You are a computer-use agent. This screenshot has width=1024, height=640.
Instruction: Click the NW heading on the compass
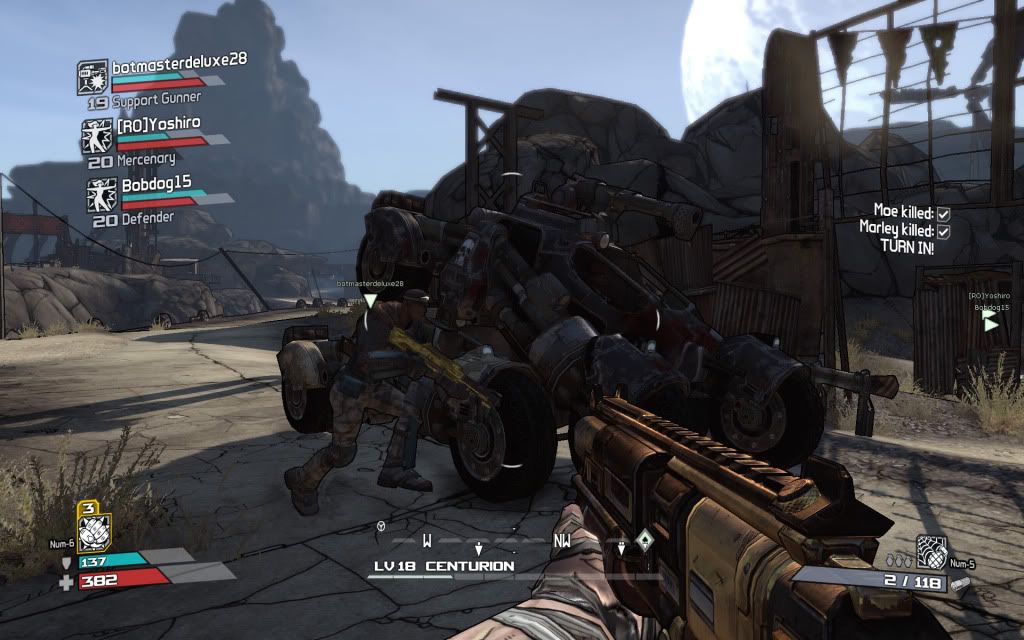point(562,541)
